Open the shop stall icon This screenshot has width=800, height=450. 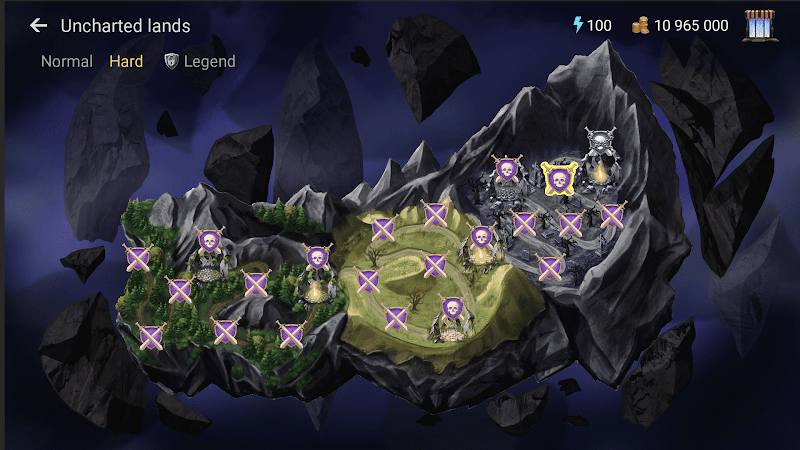pos(762,26)
